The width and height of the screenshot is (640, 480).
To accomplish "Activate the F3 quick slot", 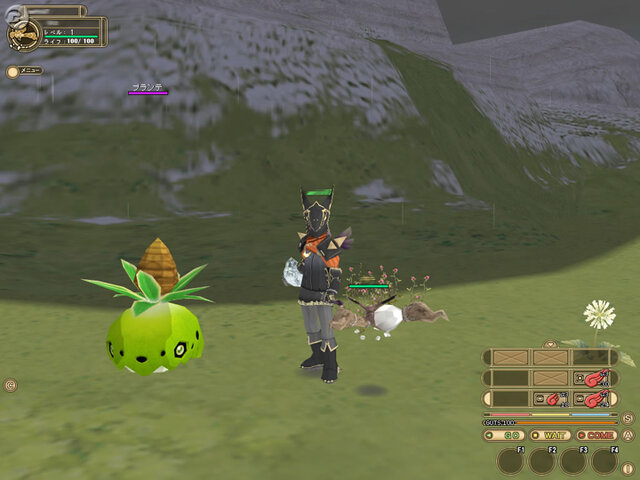I will point(573,460).
